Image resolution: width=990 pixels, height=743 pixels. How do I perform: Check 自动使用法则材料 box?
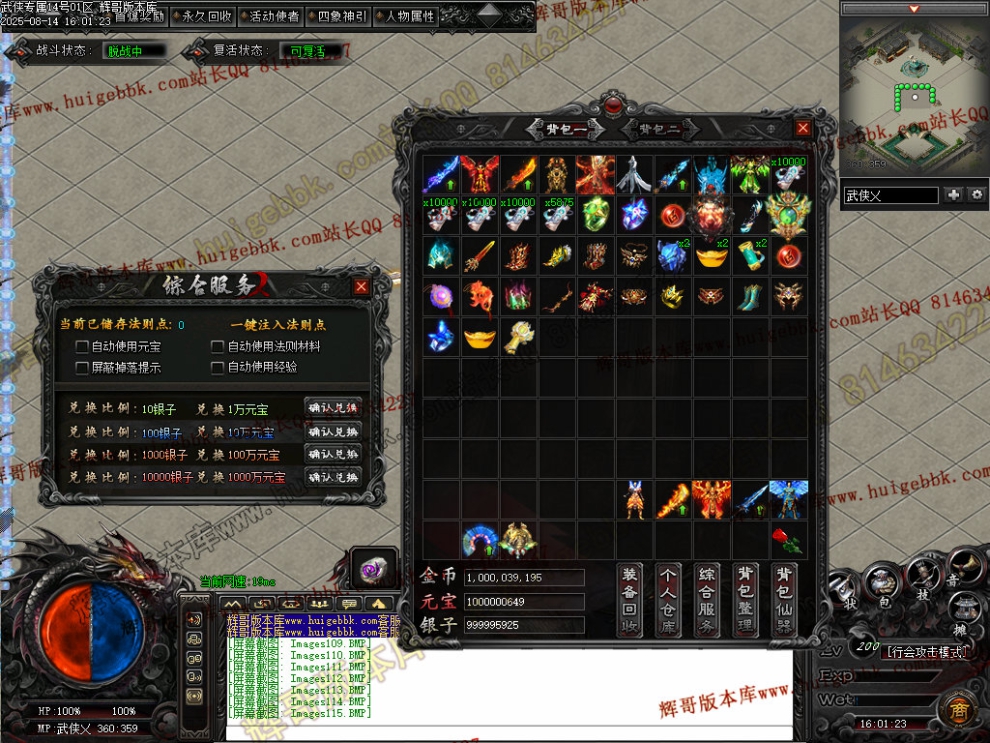pos(218,347)
